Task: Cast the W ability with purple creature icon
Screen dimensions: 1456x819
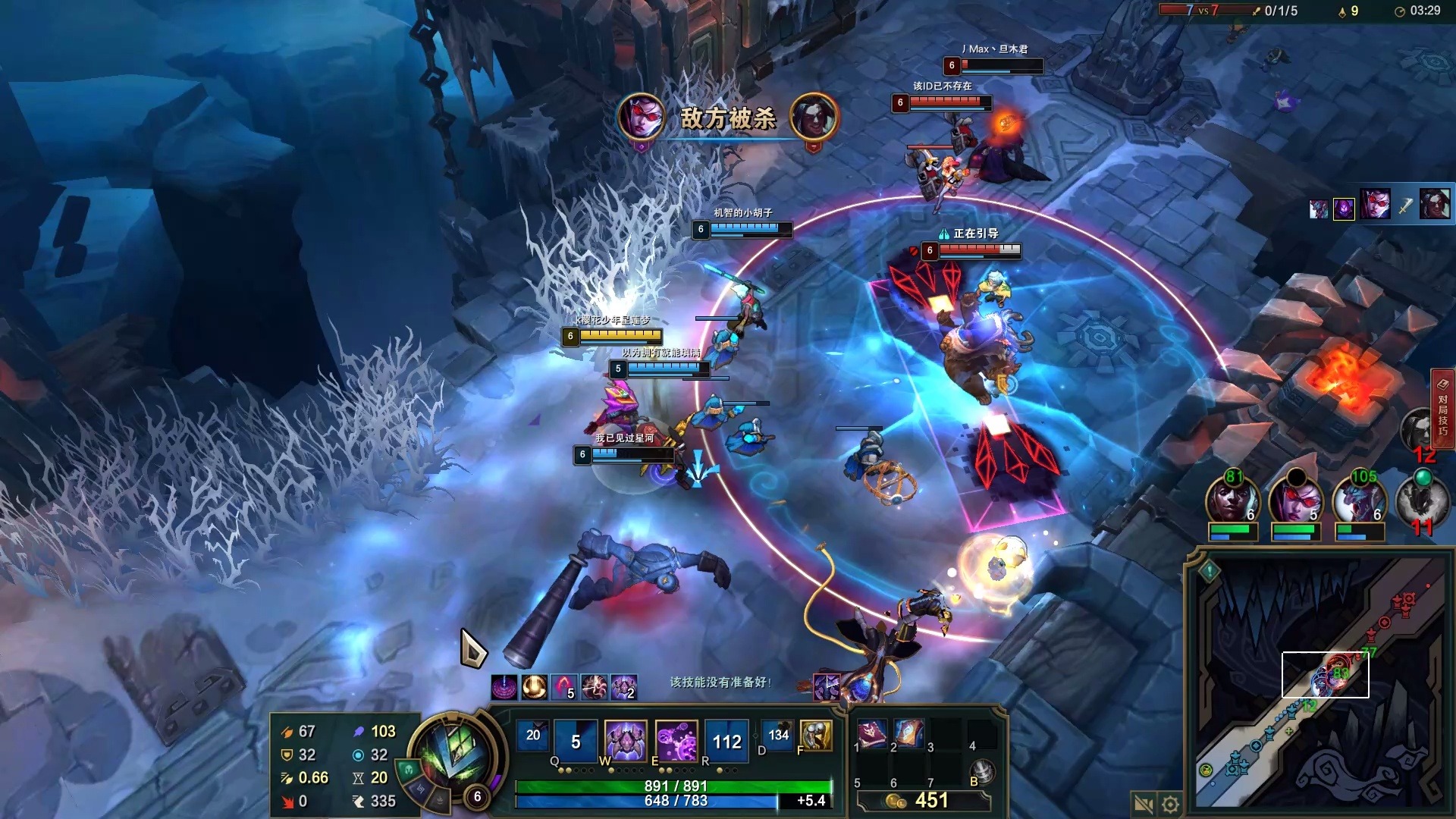Action: [626, 741]
